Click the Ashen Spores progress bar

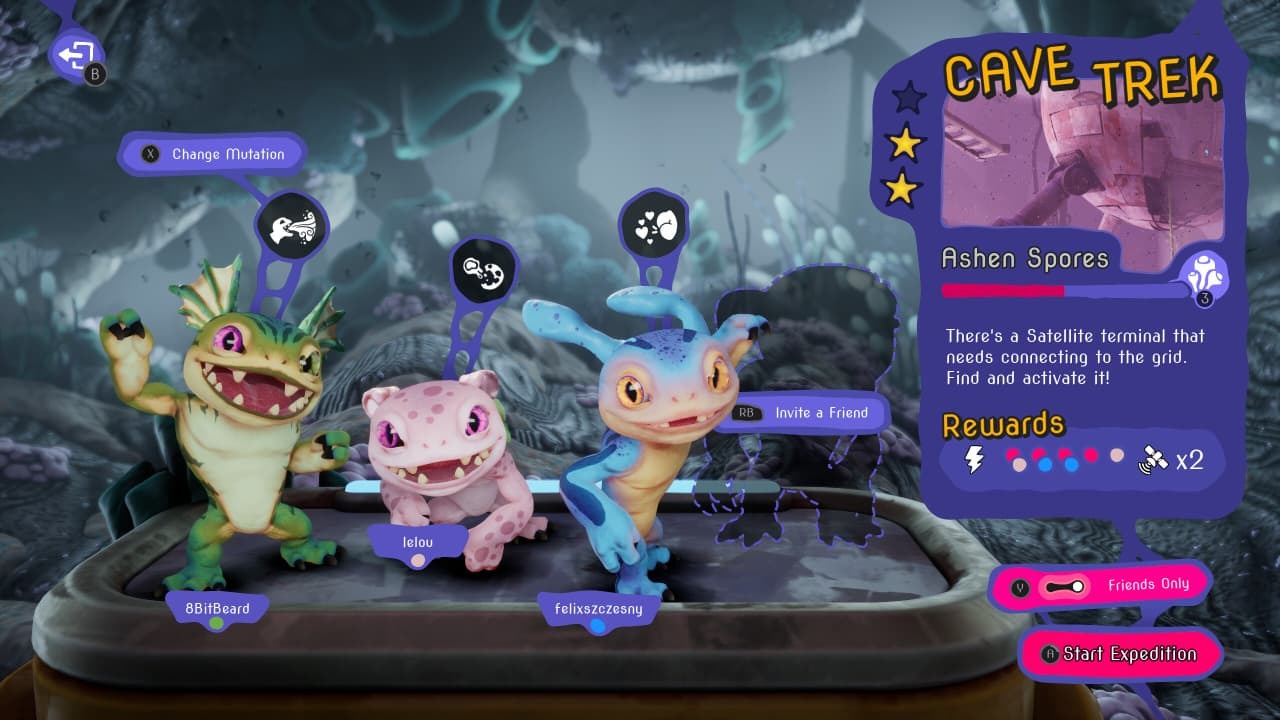[x=1060, y=292]
